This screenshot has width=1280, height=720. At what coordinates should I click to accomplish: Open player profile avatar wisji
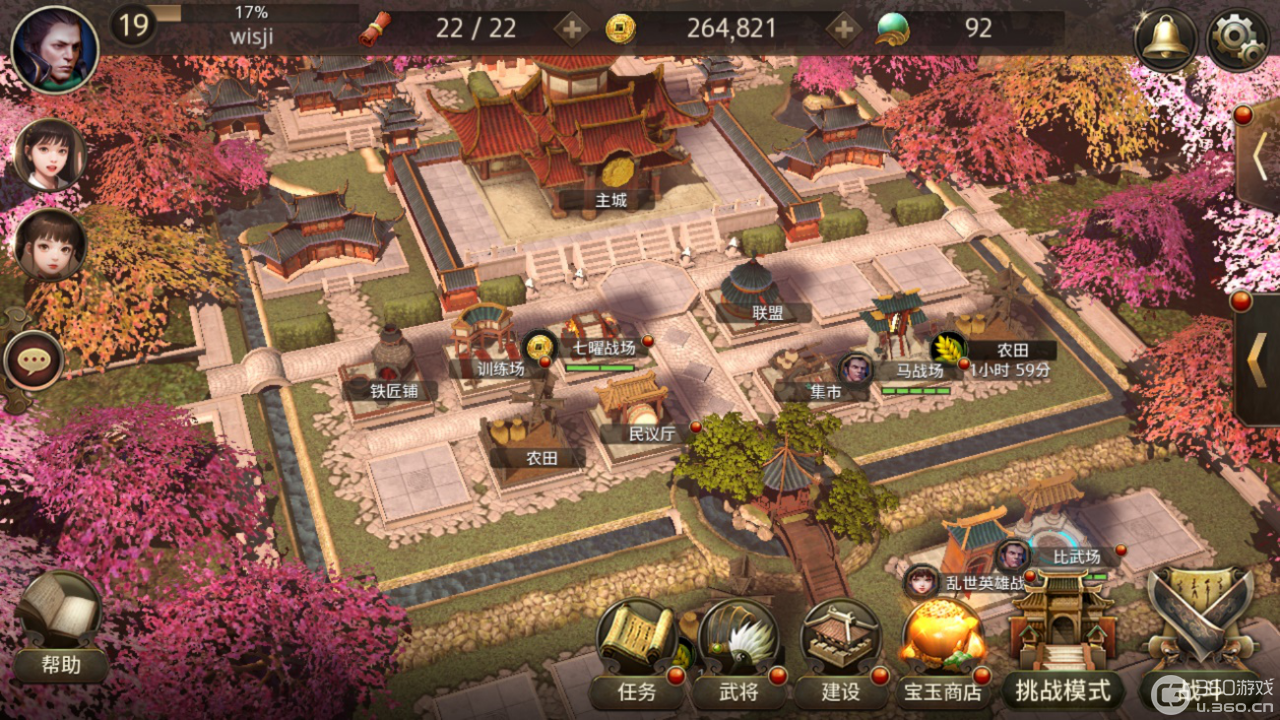tap(55, 49)
